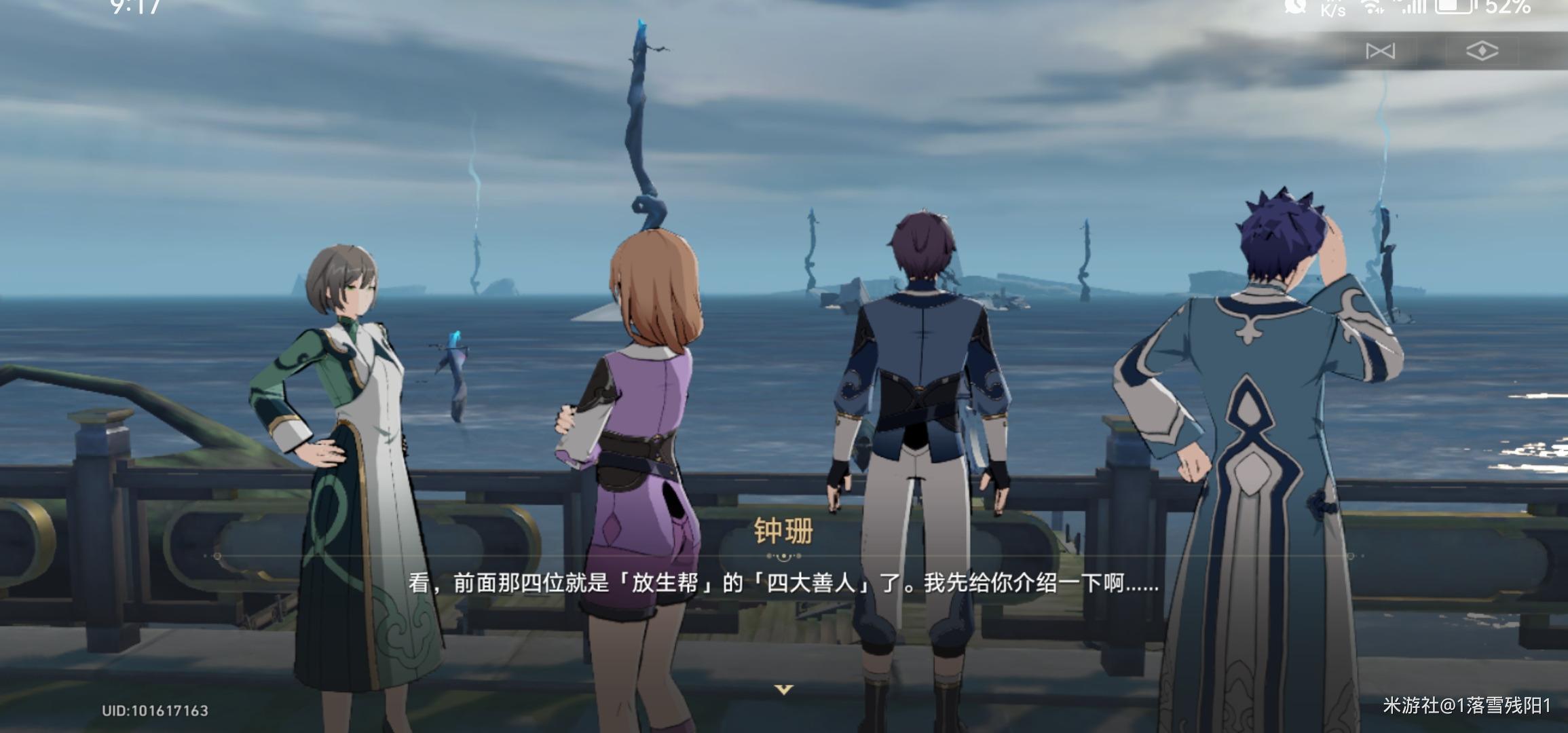Click the notification mute icon in the status bar
Image resolution: width=1568 pixels, height=733 pixels.
tap(1295, 7)
